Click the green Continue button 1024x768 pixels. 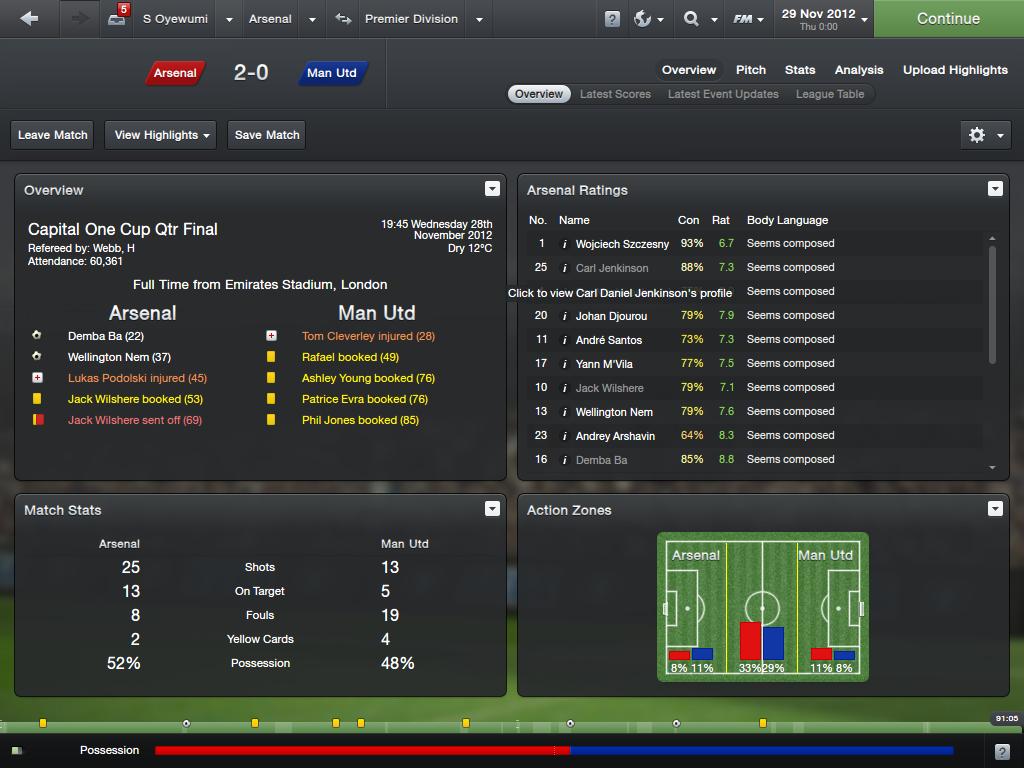947,18
